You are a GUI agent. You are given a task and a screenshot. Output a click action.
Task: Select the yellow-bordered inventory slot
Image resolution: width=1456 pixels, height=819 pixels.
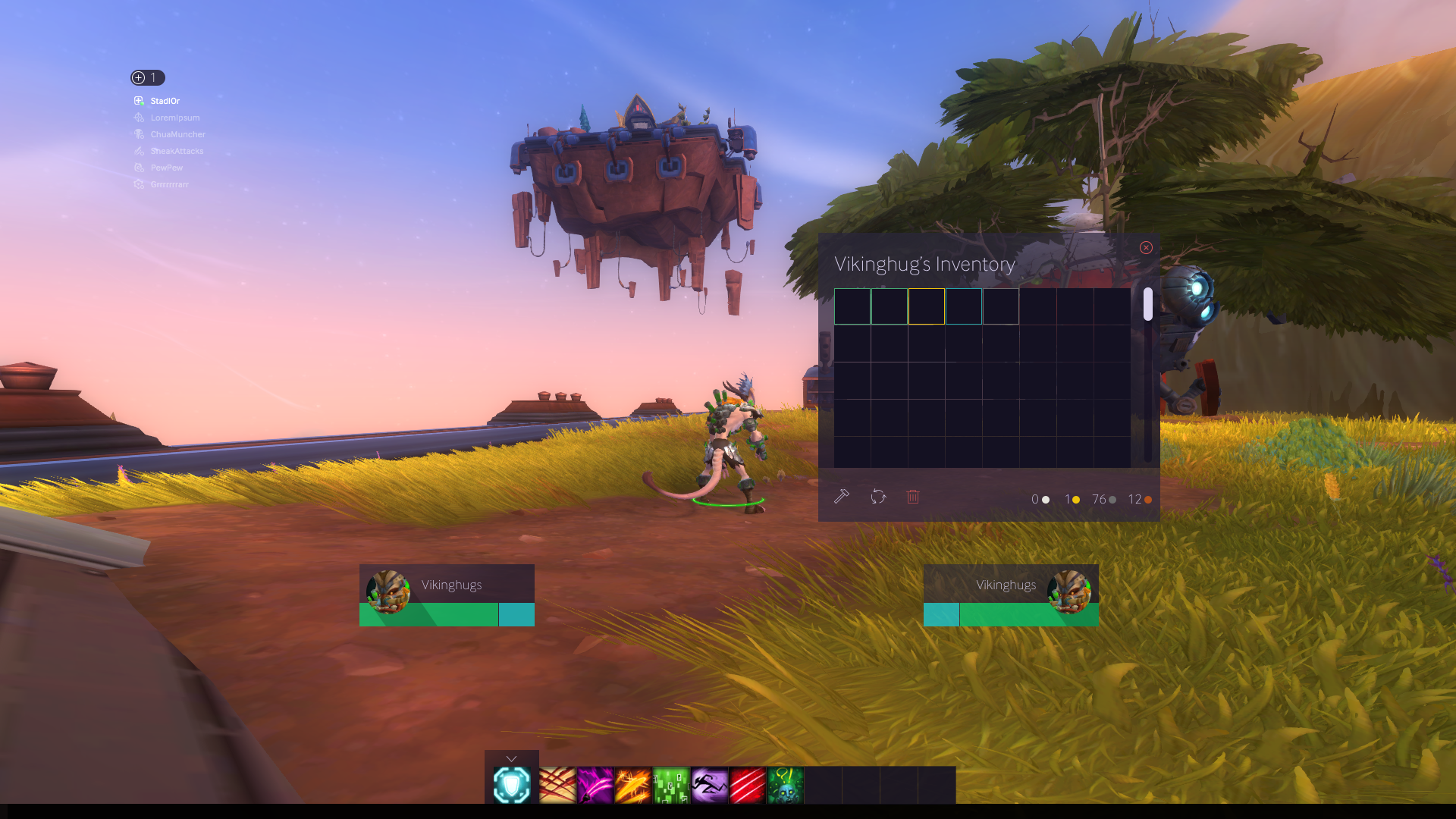coord(927,306)
